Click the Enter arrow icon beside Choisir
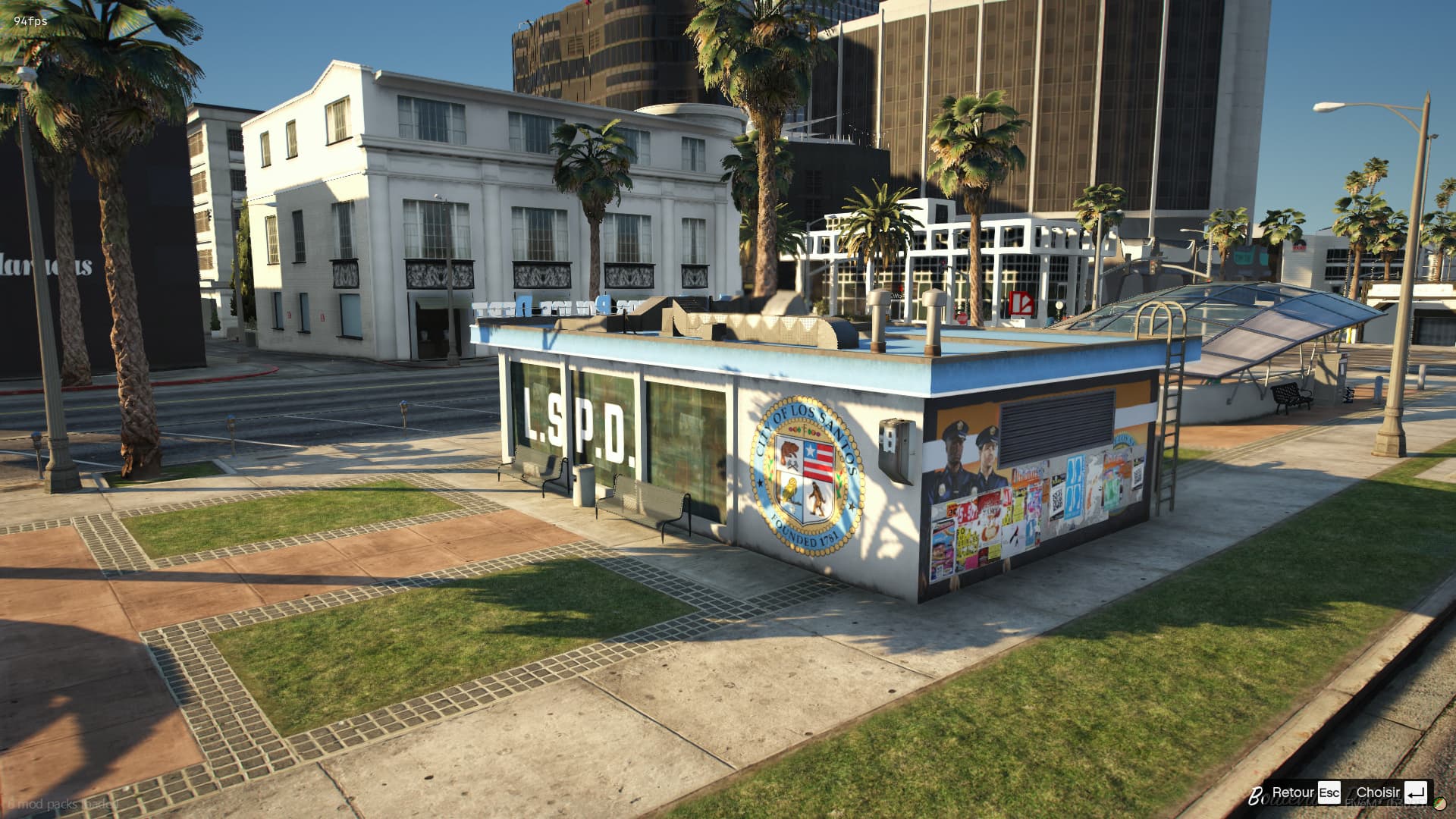Viewport: 1456px width, 819px height. (x=1415, y=792)
